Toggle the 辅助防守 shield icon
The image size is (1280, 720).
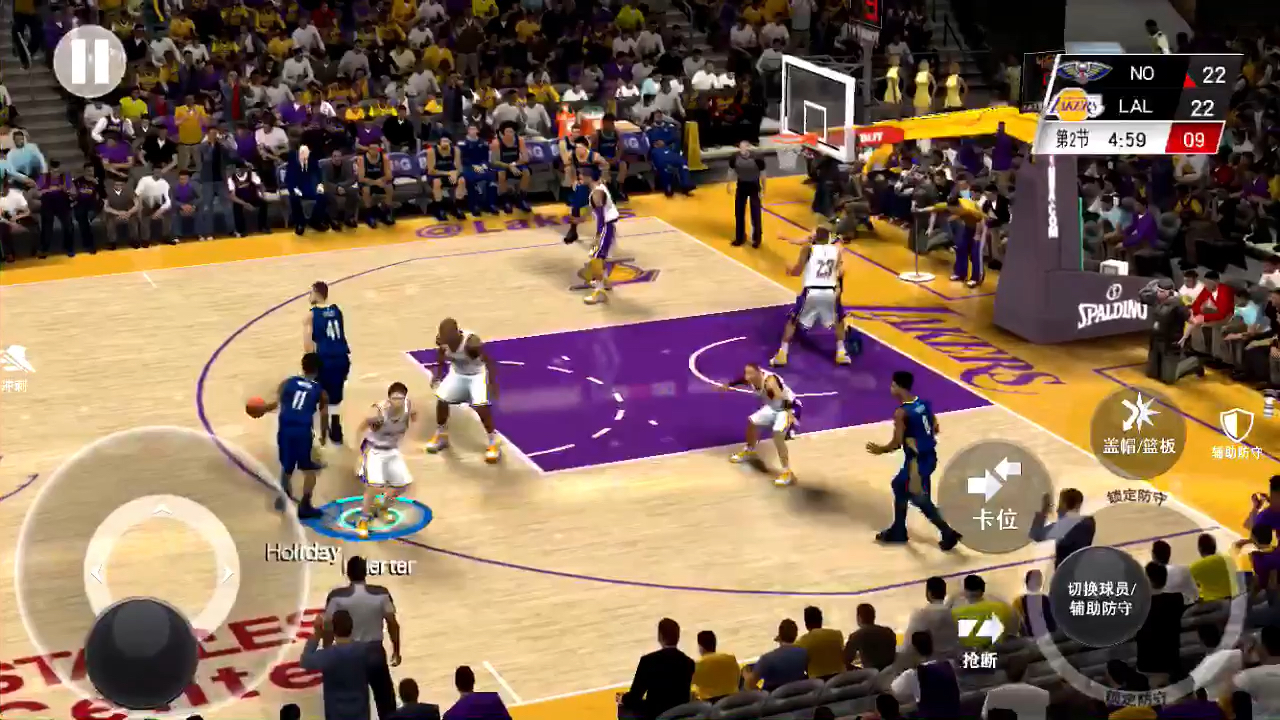tap(1236, 430)
